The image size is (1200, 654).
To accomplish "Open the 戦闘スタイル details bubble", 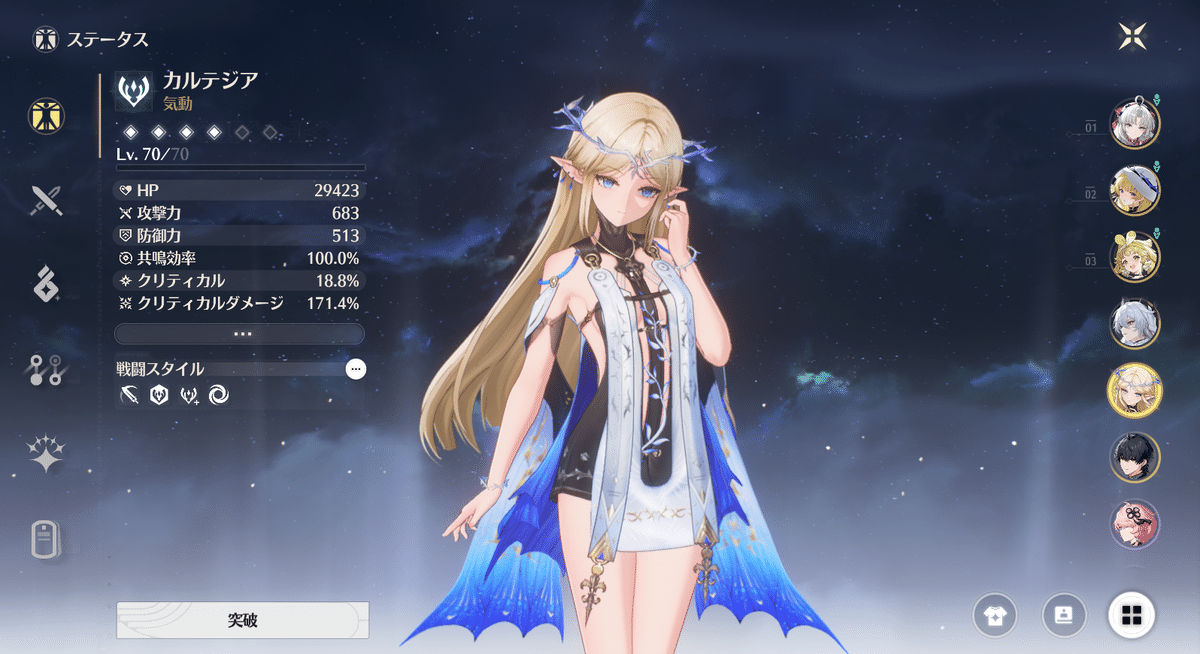I will tap(356, 369).
